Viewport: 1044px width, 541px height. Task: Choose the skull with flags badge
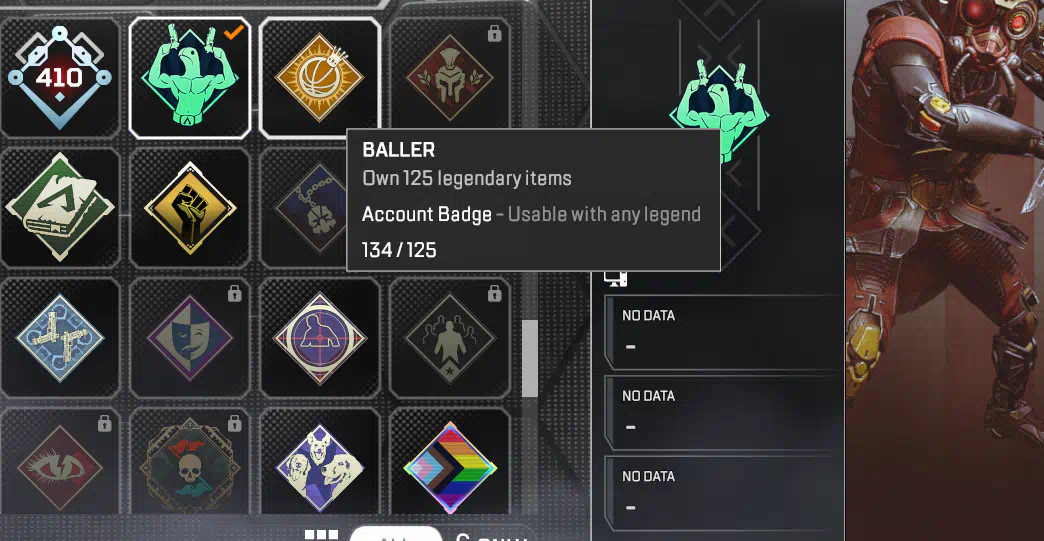coord(190,467)
